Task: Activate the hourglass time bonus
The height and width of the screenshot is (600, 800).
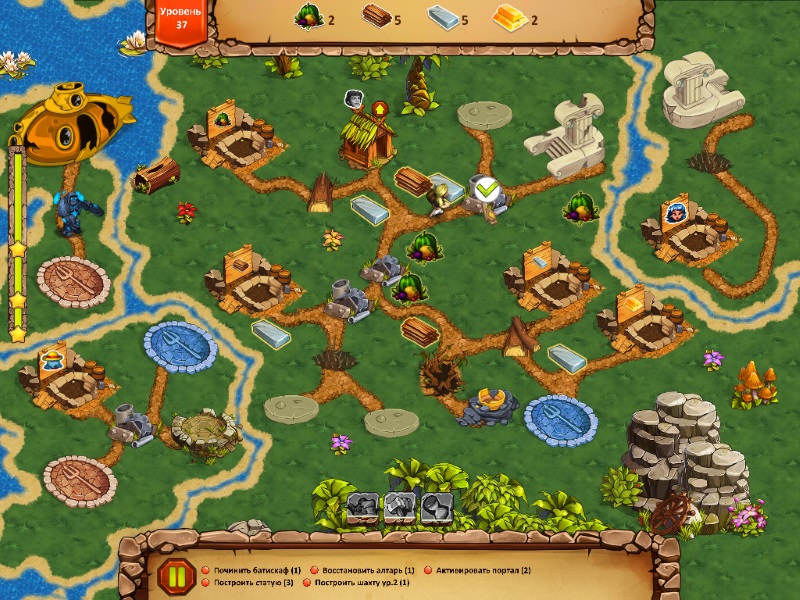Action: point(437,507)
